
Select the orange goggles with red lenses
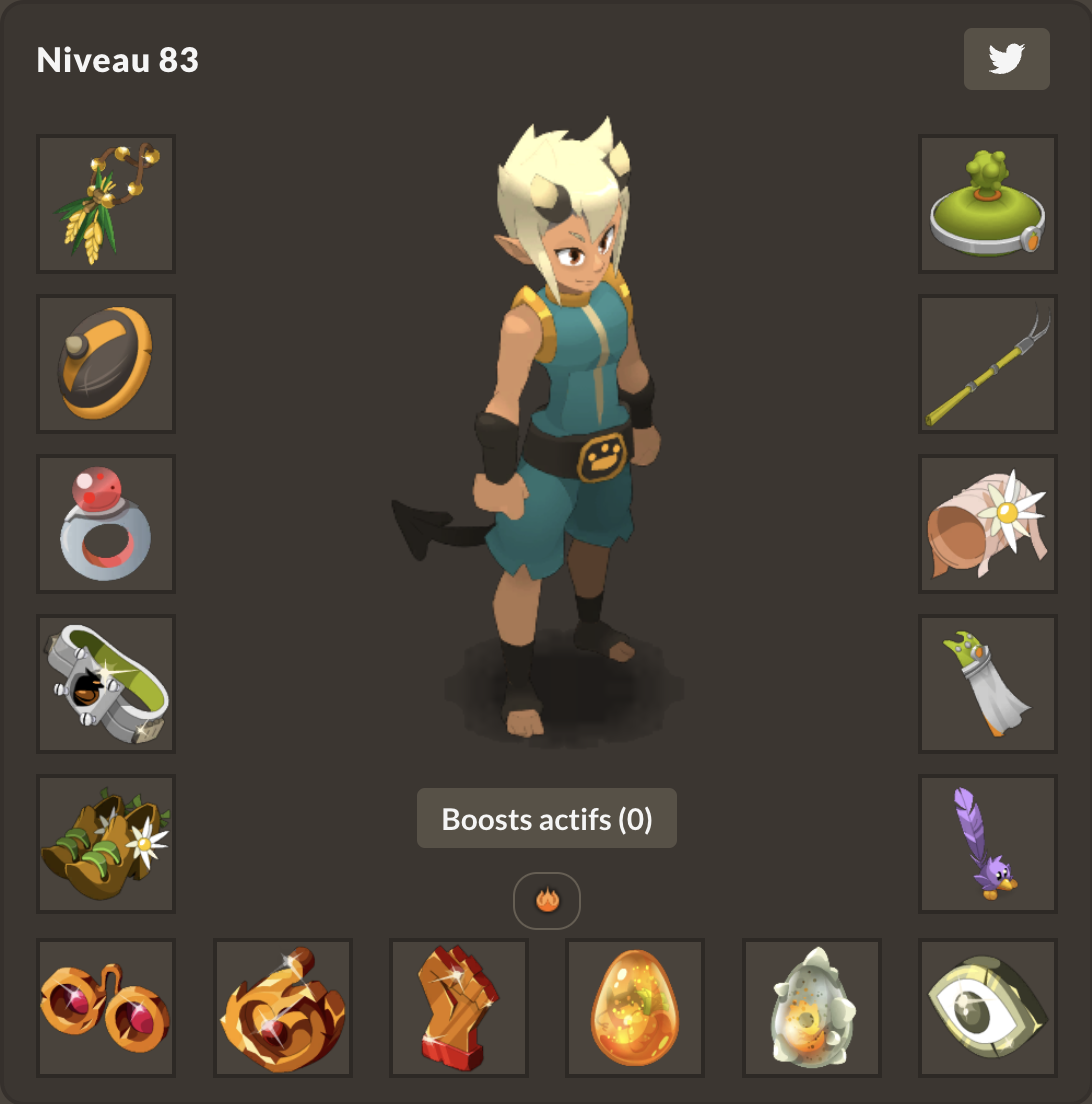coord(106,1008)
